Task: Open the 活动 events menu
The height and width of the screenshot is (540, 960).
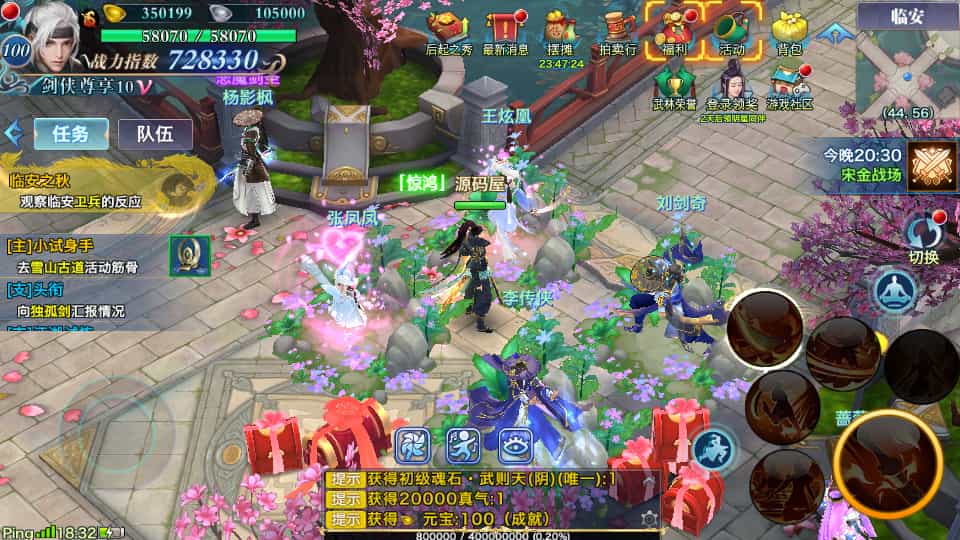Action: [731, 30]
